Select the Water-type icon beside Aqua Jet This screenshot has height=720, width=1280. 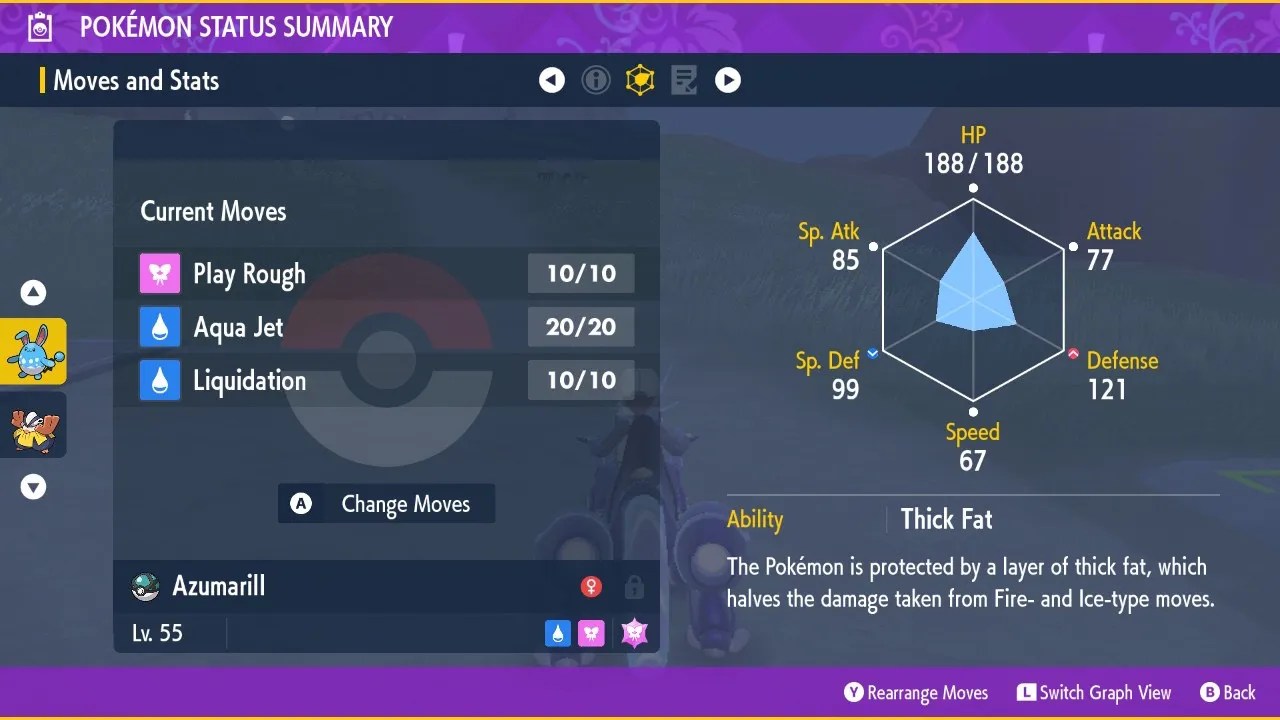click(x=161, y=327)
